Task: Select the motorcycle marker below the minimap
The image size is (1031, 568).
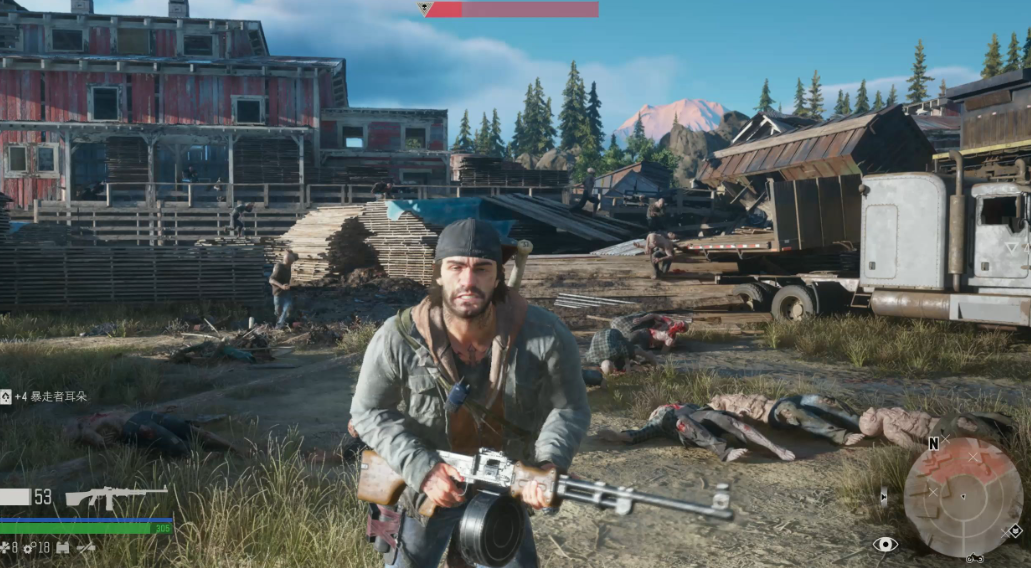Action: (x=974, y=558)
